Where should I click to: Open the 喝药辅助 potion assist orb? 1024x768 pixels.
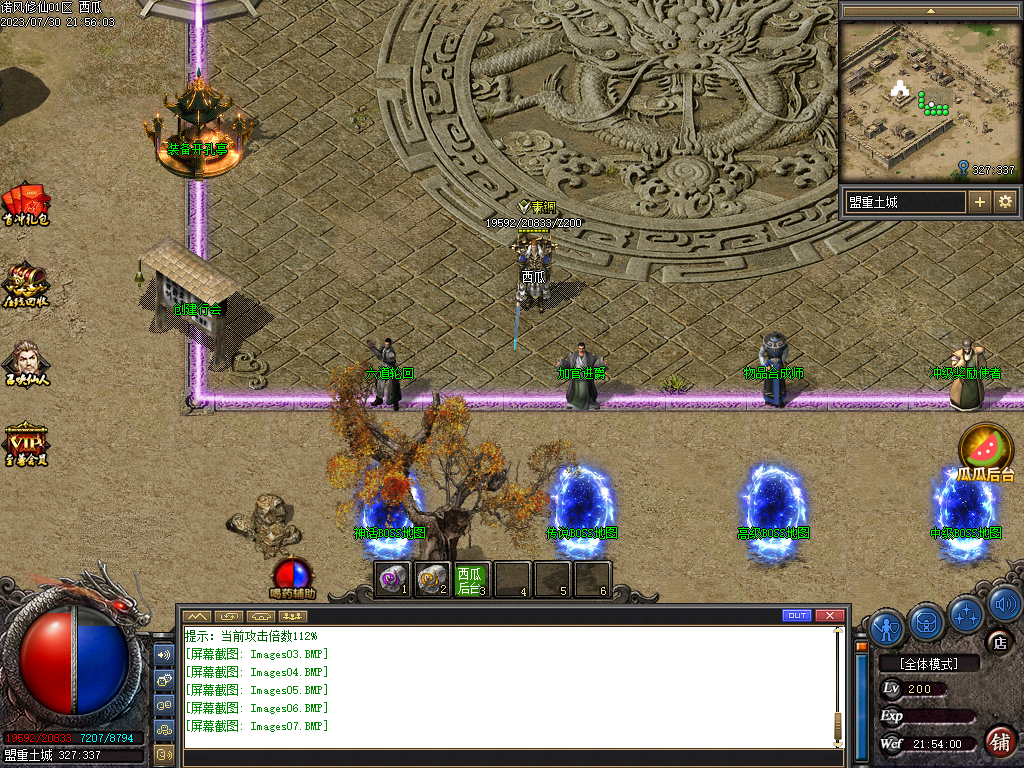[292, 575]
